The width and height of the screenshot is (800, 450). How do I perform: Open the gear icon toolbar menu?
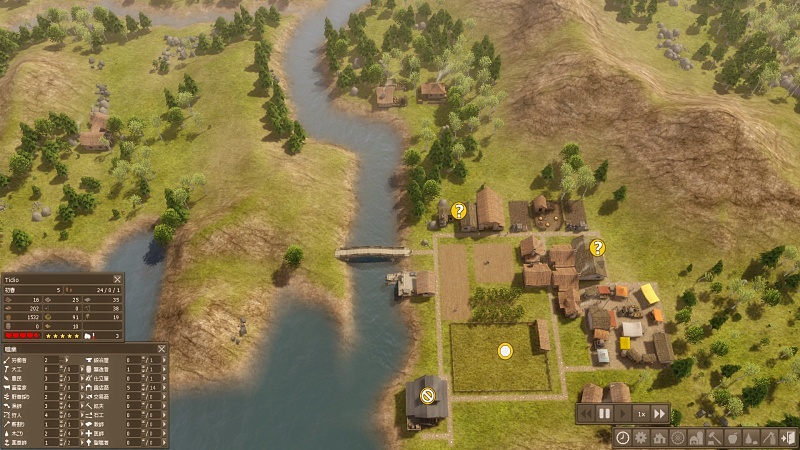tap(641, 438)
